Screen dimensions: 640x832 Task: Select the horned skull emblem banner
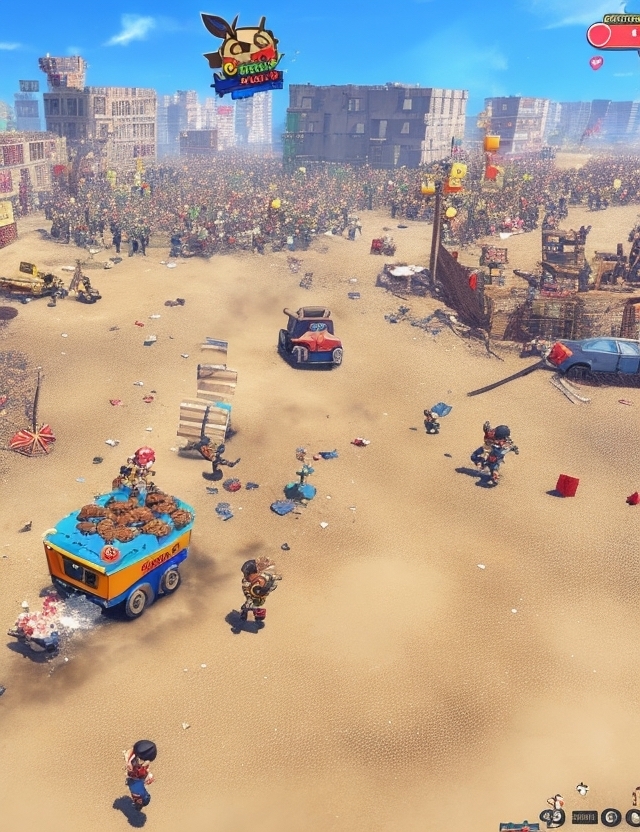(243, 57)
